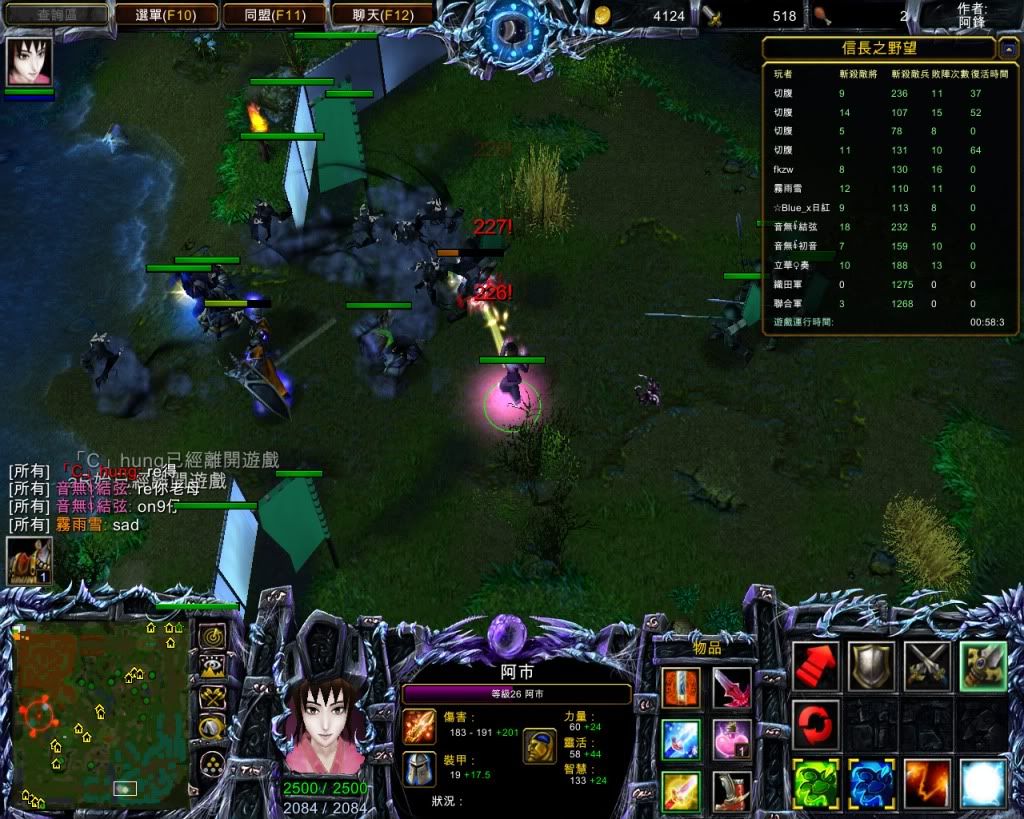Collapse the 信長之野望 scoreboard with its arrow button
1024x819 pixels.
tap(1007, 49)
